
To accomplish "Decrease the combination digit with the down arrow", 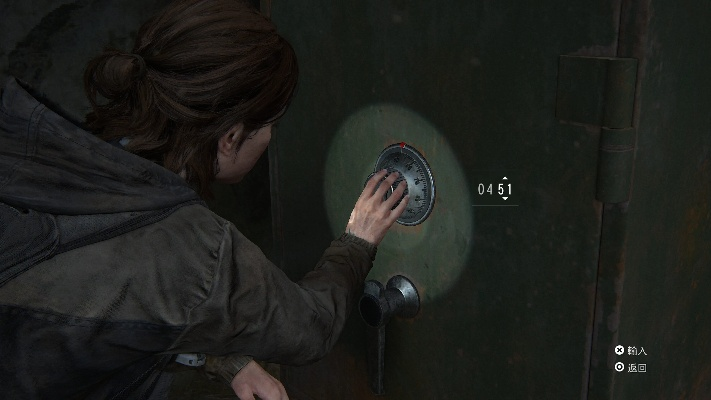I will (x=505, y=199).
